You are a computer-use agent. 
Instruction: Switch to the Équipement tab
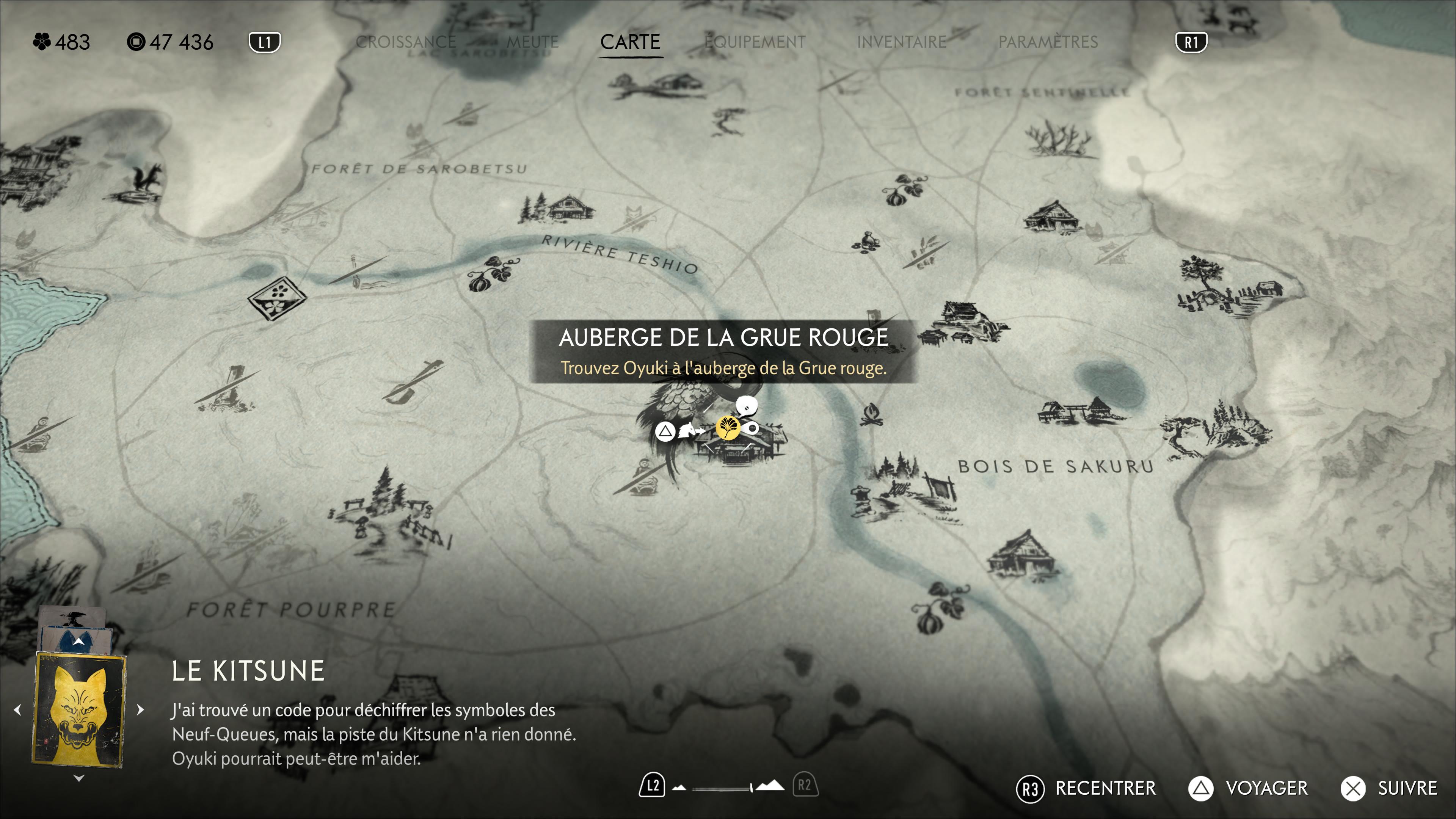point(755,42)
